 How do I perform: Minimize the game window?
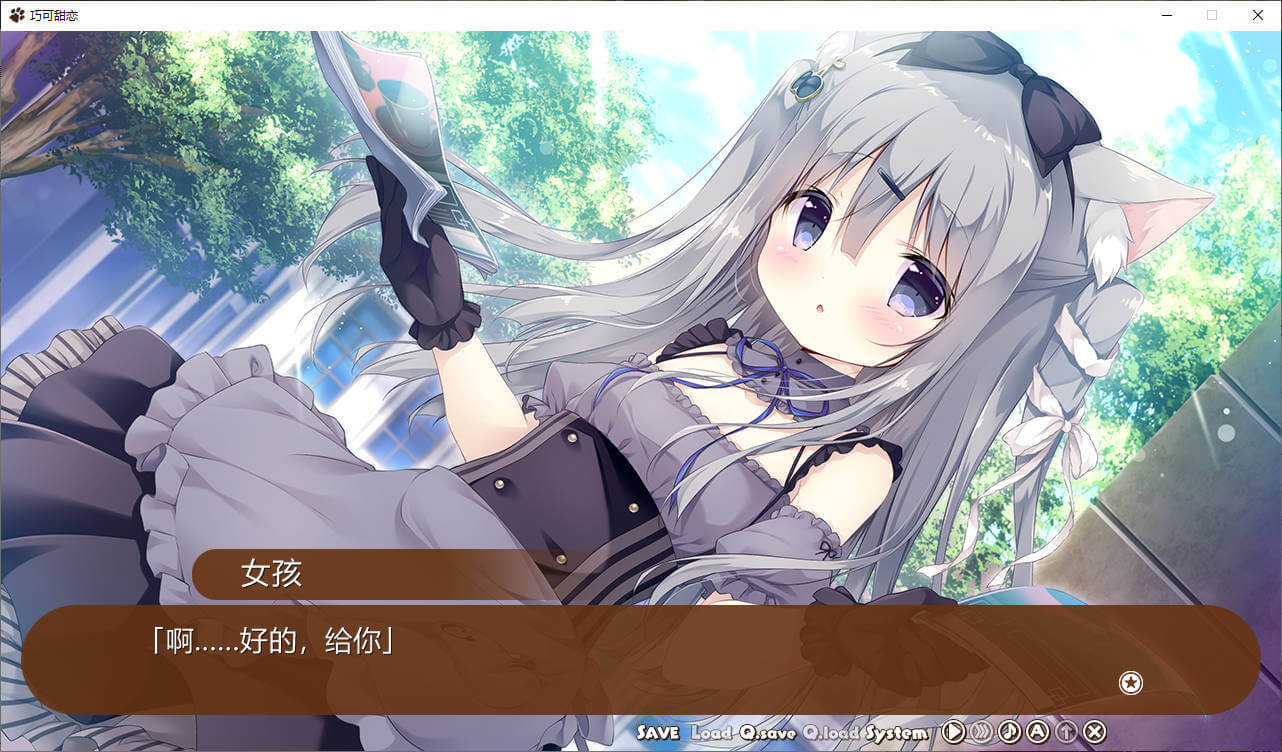[x=1166, y=15]
